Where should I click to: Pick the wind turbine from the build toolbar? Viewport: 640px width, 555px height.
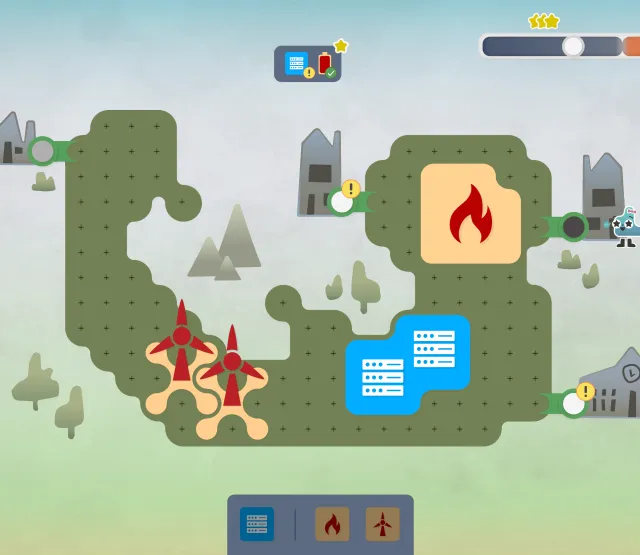382,524
